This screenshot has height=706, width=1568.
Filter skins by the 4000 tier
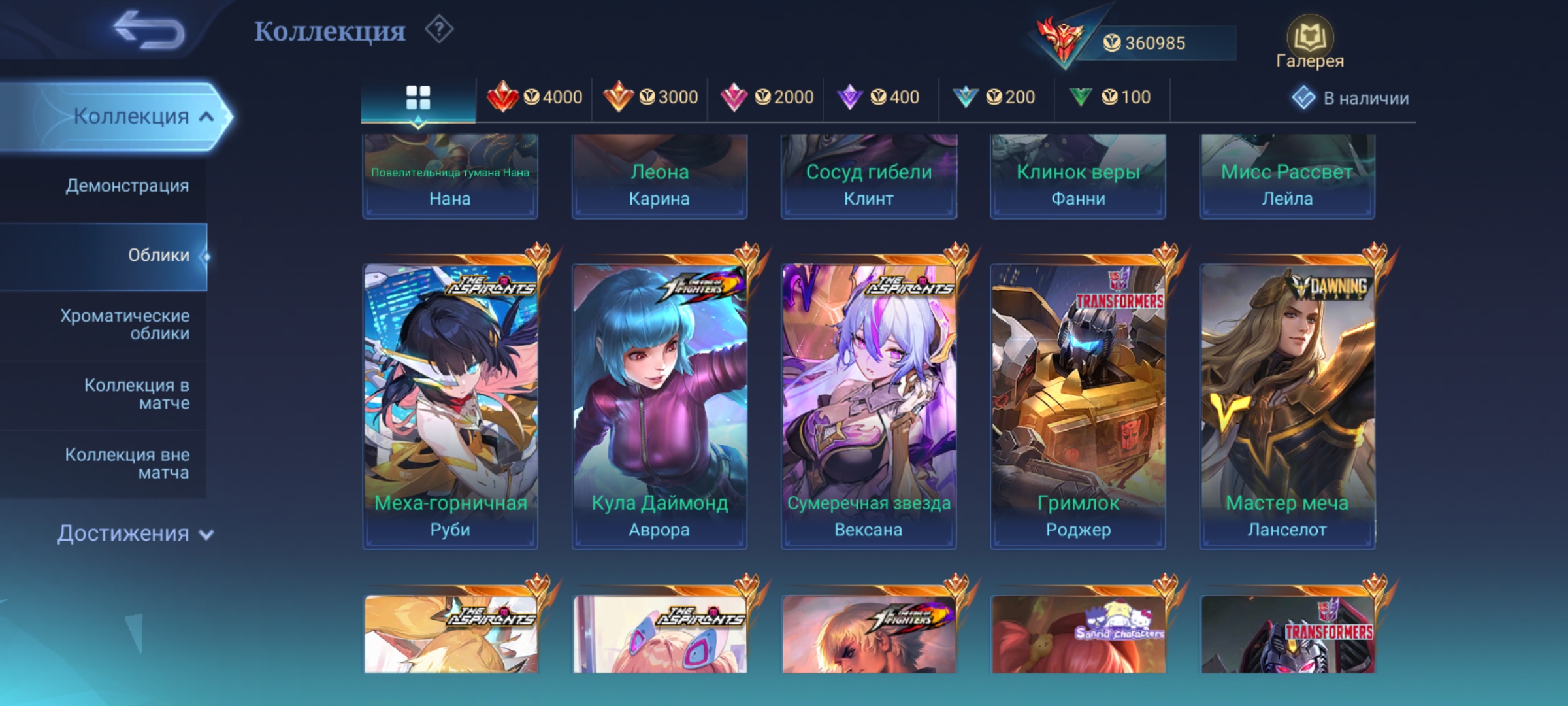(534, 97)
